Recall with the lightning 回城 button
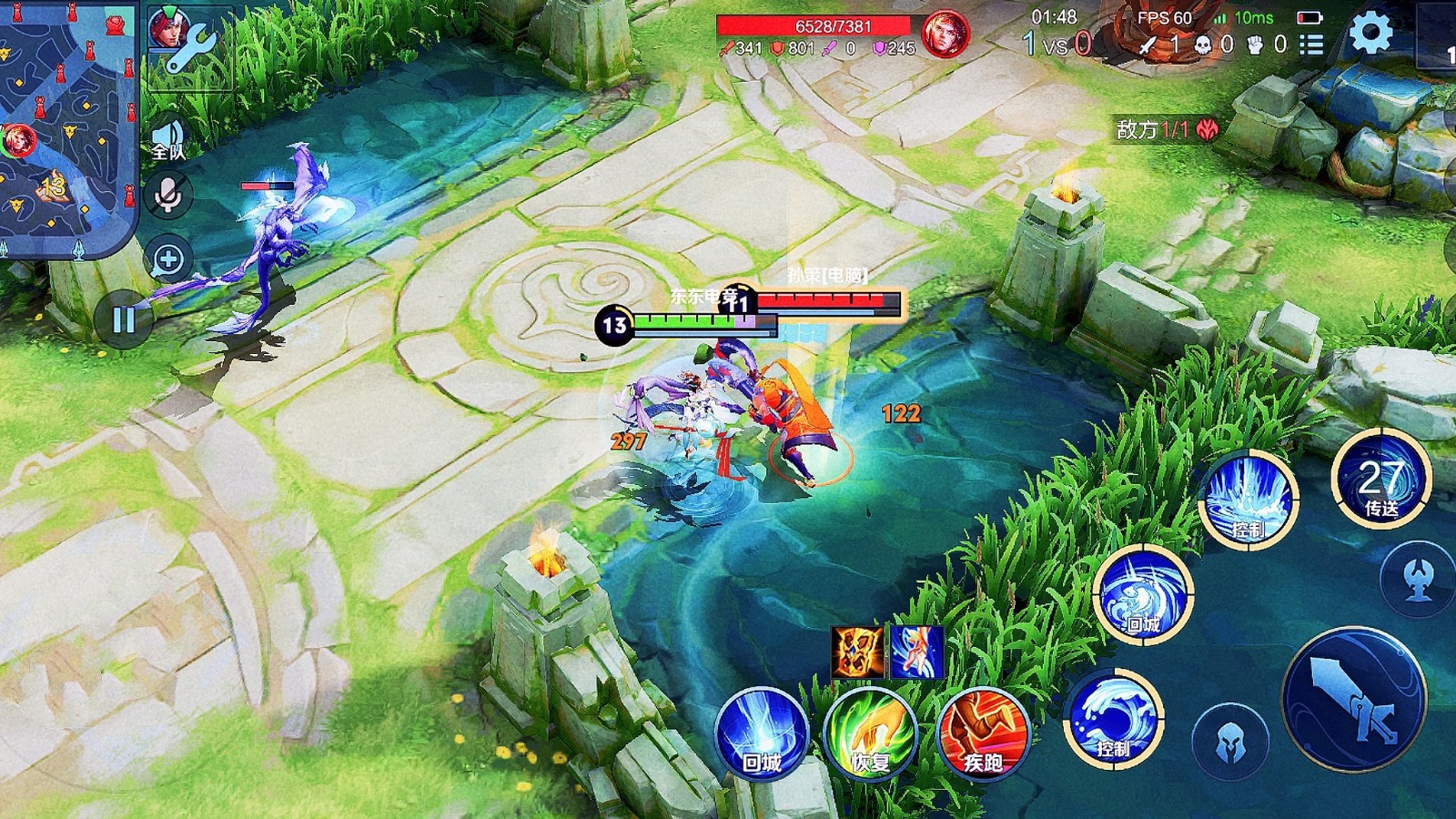This screenshot has height=819, width=1456. click(761, 733)
